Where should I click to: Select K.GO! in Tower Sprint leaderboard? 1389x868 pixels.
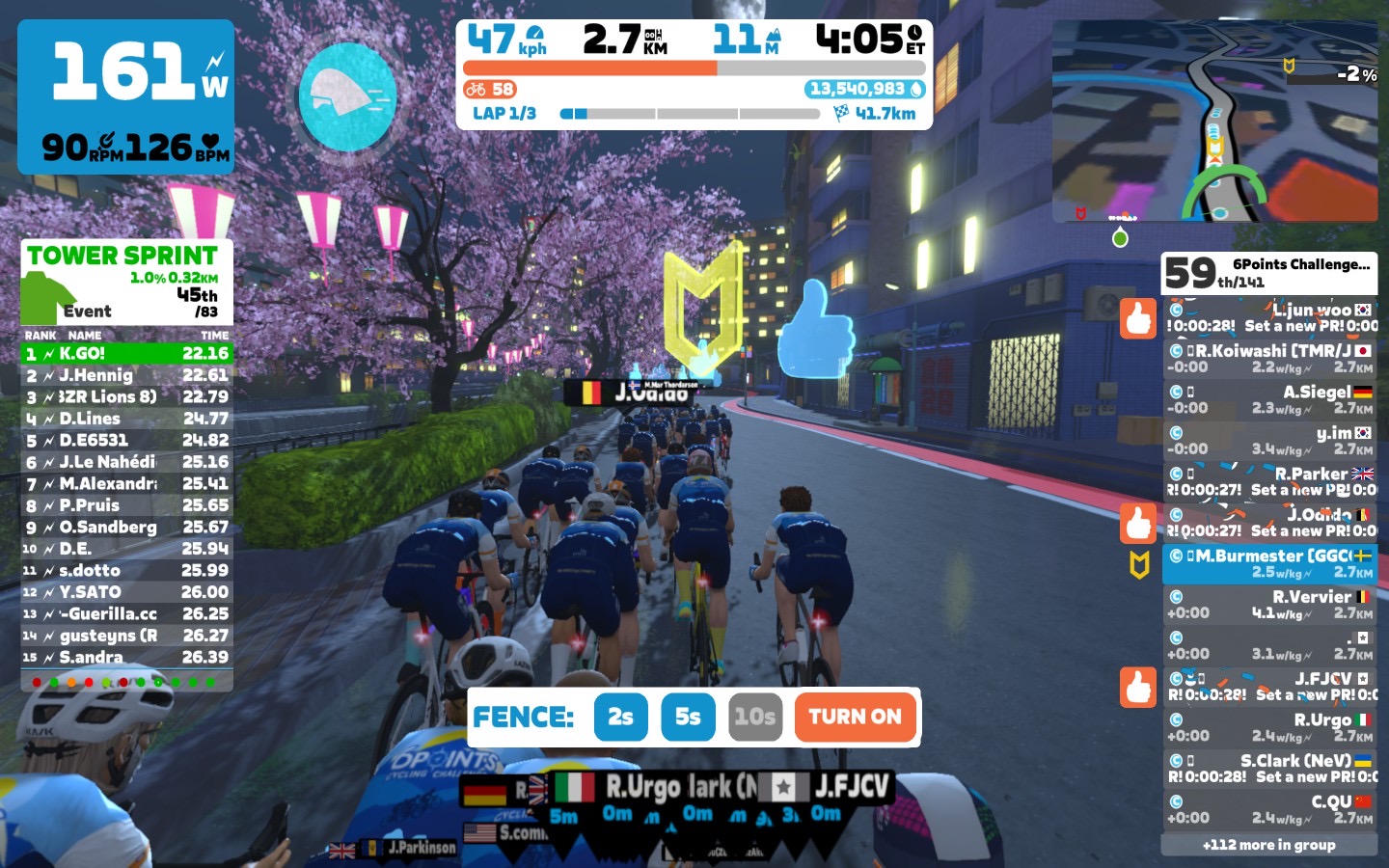[x=126, y=354]
